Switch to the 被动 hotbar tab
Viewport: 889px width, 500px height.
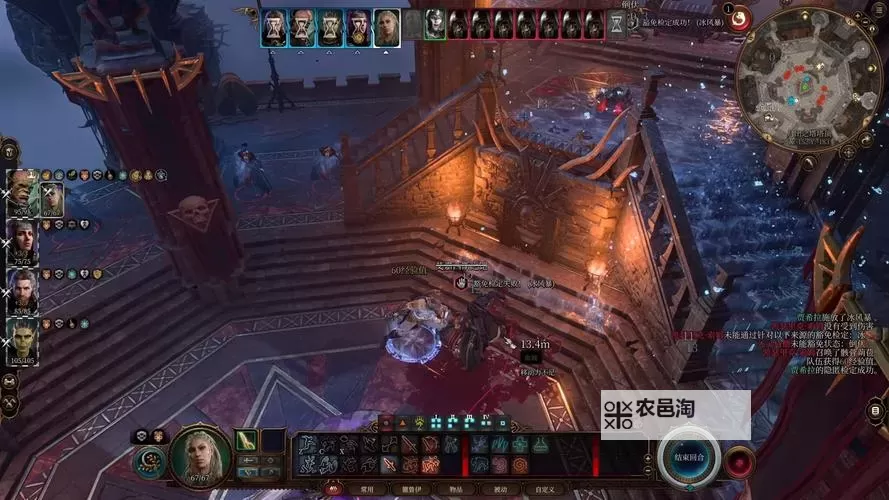(498, 489)
